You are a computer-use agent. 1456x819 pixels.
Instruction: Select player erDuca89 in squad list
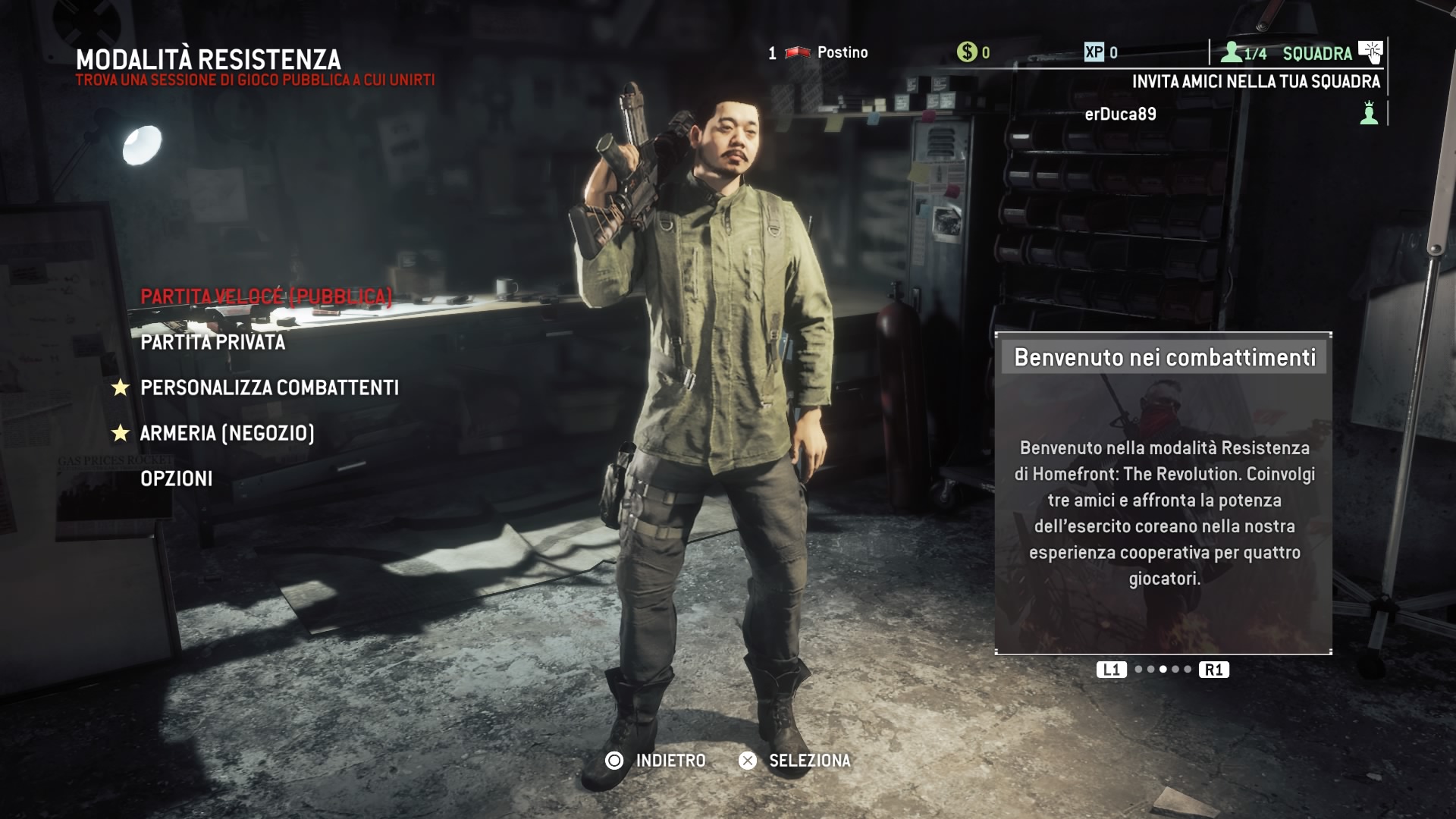click(1120, 114)
